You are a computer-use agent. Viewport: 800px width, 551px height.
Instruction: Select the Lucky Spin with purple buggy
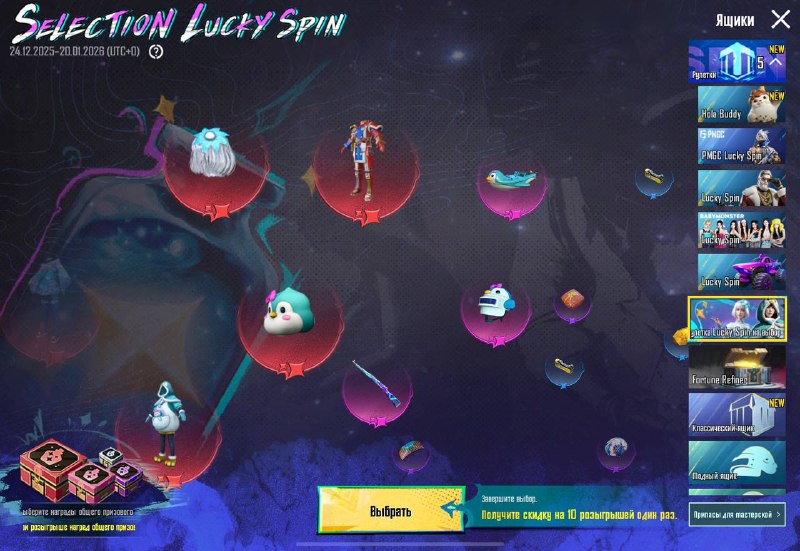coord(742,272)
